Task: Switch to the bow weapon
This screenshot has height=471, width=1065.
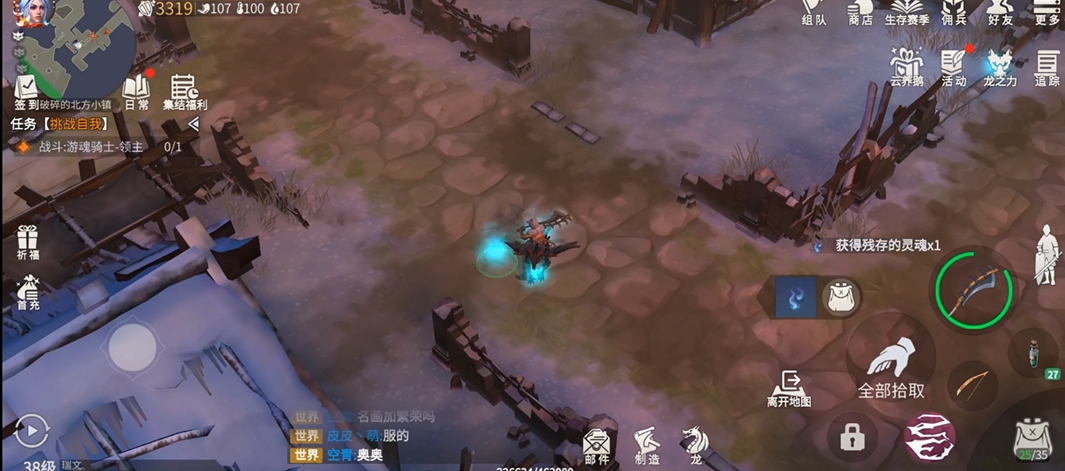Action: tap(968, 384)
